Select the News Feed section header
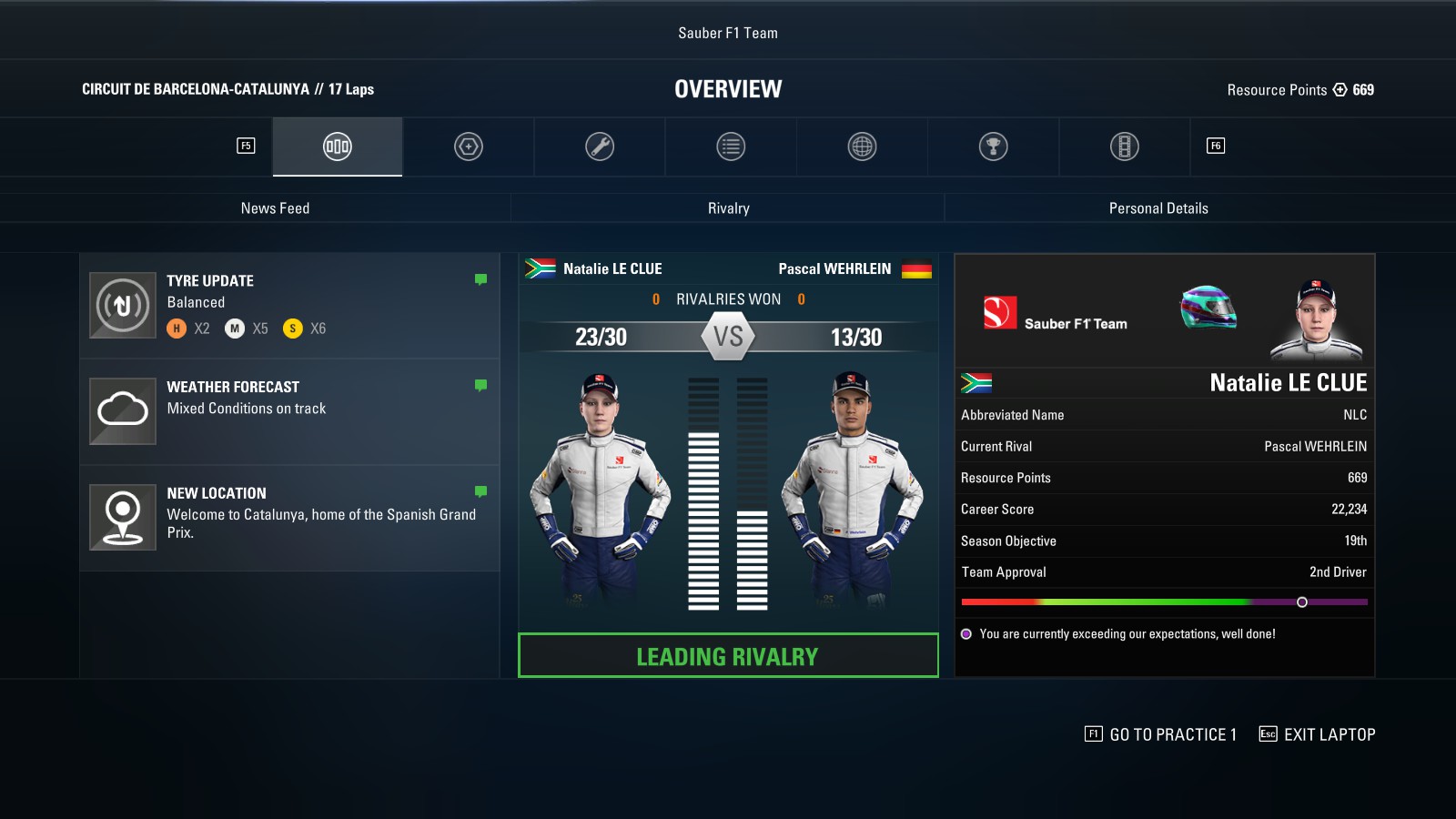The width and height of the screenshot is (1456, 819). [x=275, y=208]
